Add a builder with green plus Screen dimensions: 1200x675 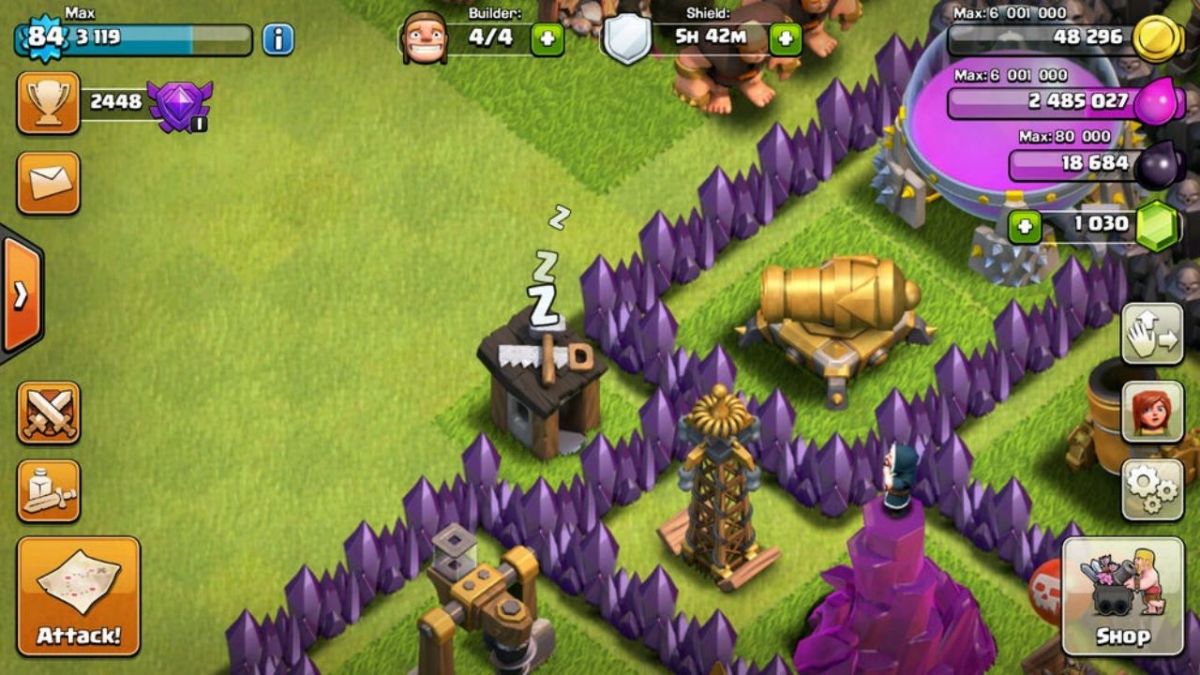(x=547, y=40)
